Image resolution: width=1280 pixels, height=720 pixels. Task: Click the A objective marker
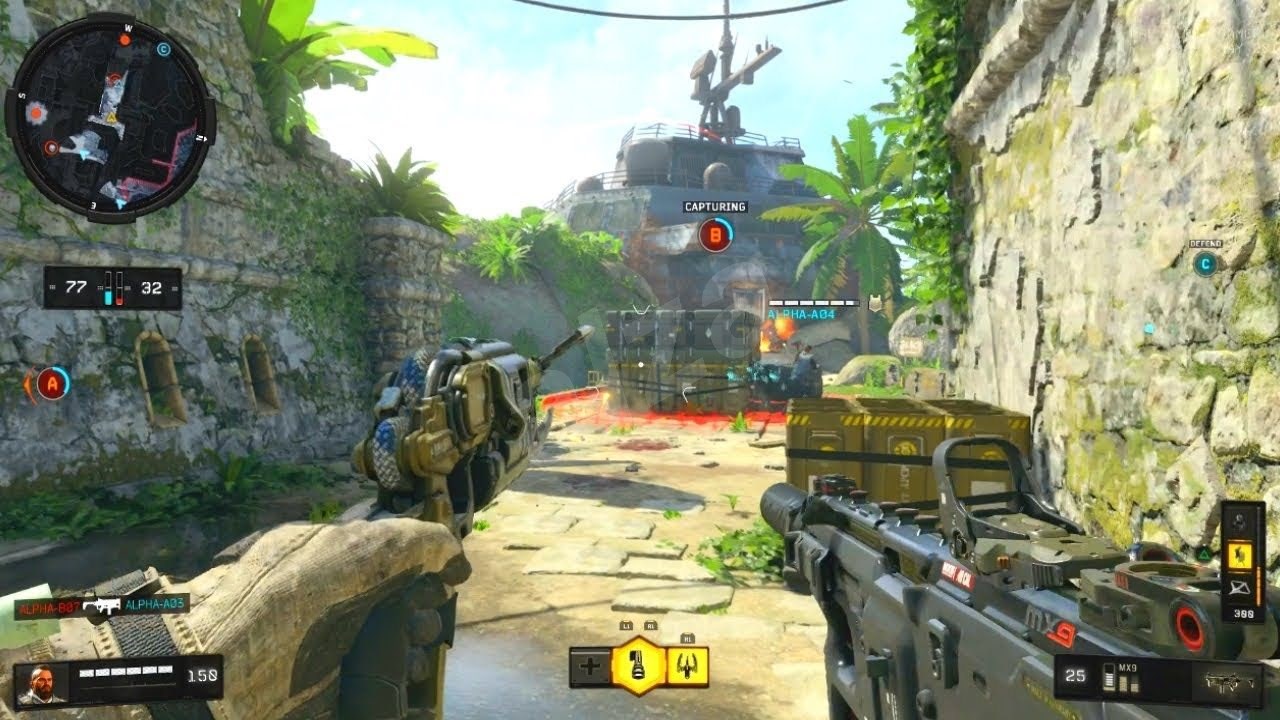point(52,383)
